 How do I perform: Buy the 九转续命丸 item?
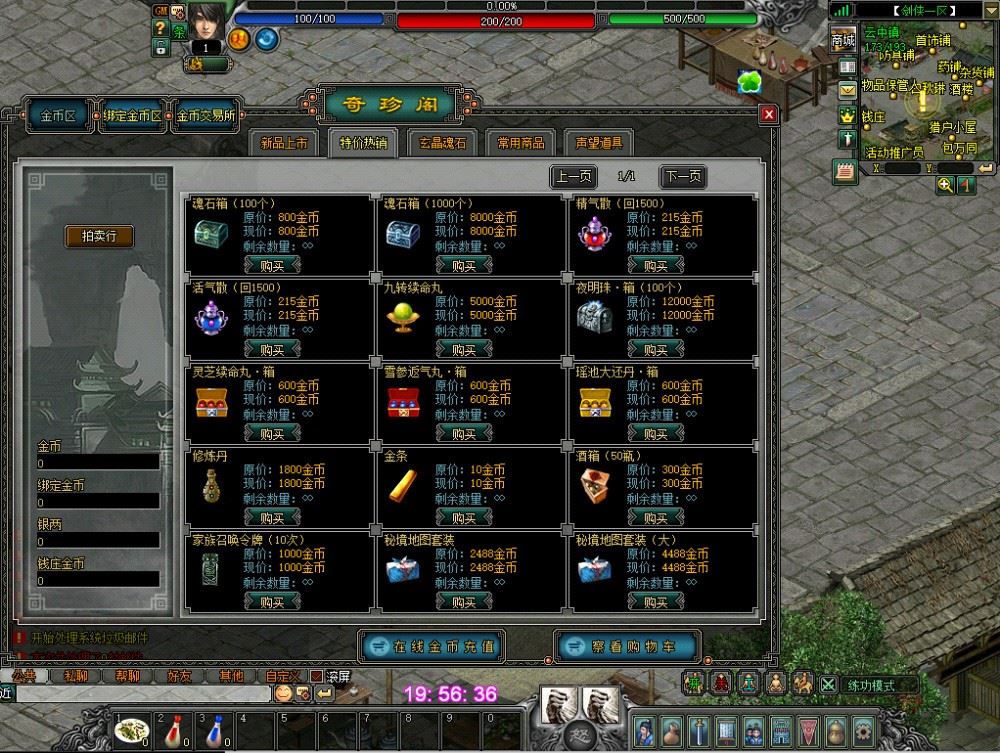click(x=464, y=349)
